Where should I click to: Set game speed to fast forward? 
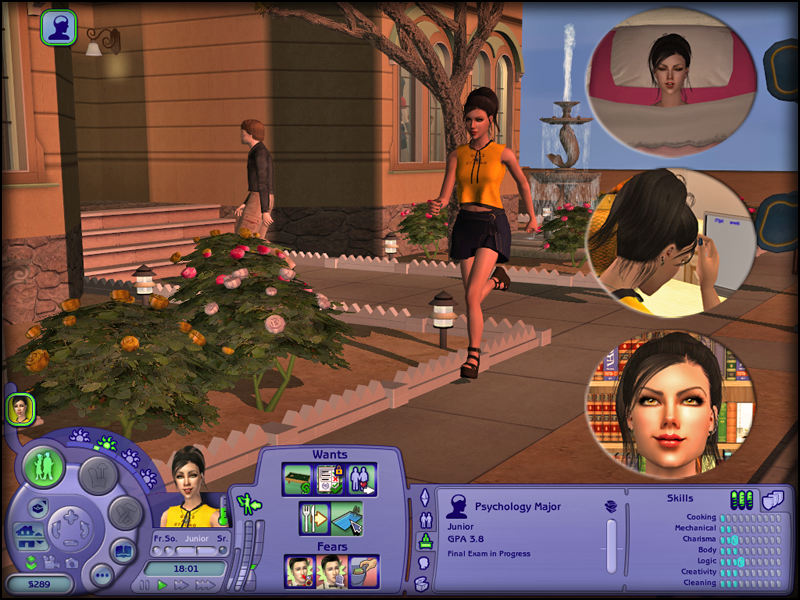[x=181, y=585]
